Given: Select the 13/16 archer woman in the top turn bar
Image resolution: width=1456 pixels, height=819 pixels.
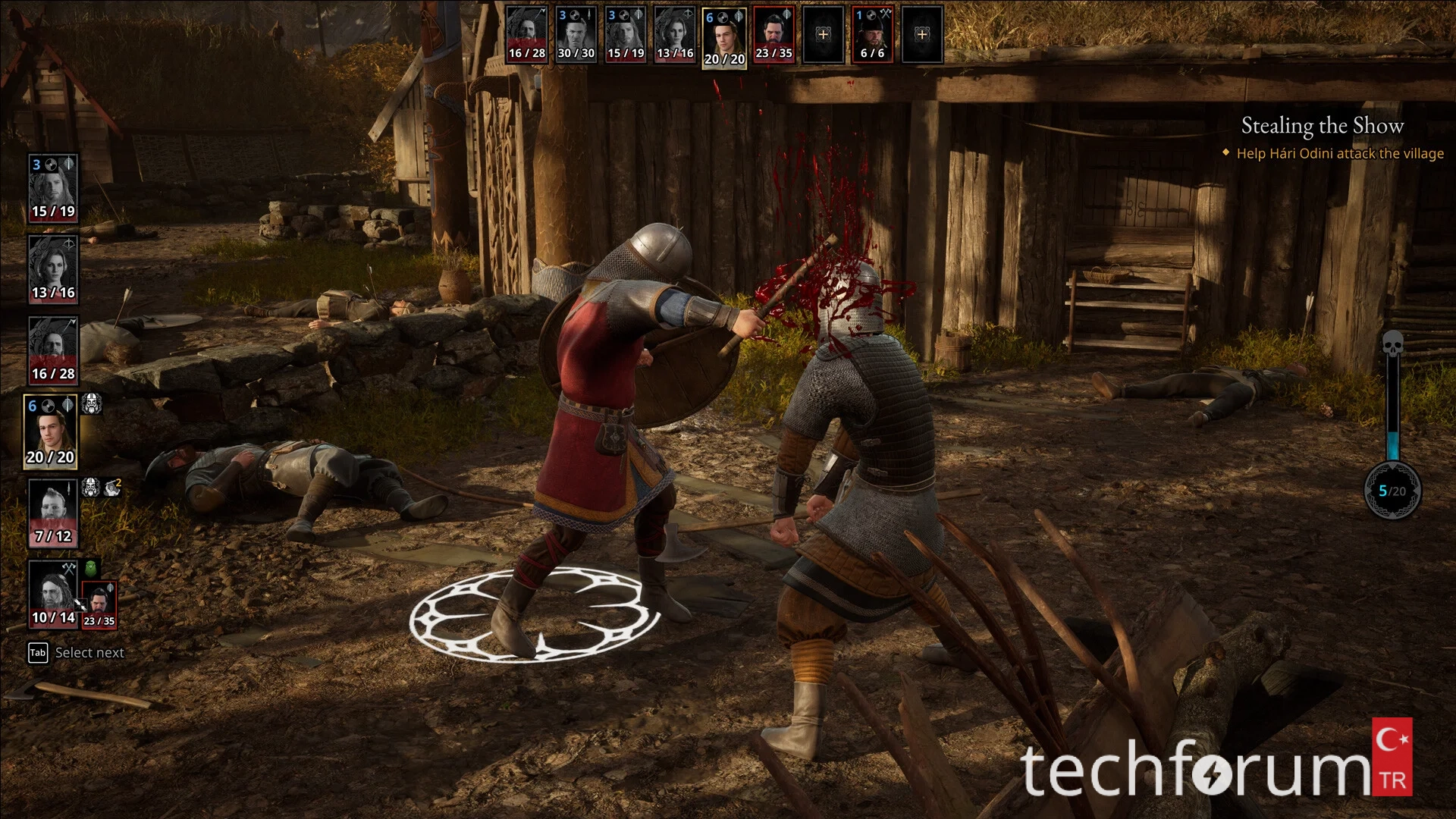Looking at the screenshot, I should (x=674, y=35).
